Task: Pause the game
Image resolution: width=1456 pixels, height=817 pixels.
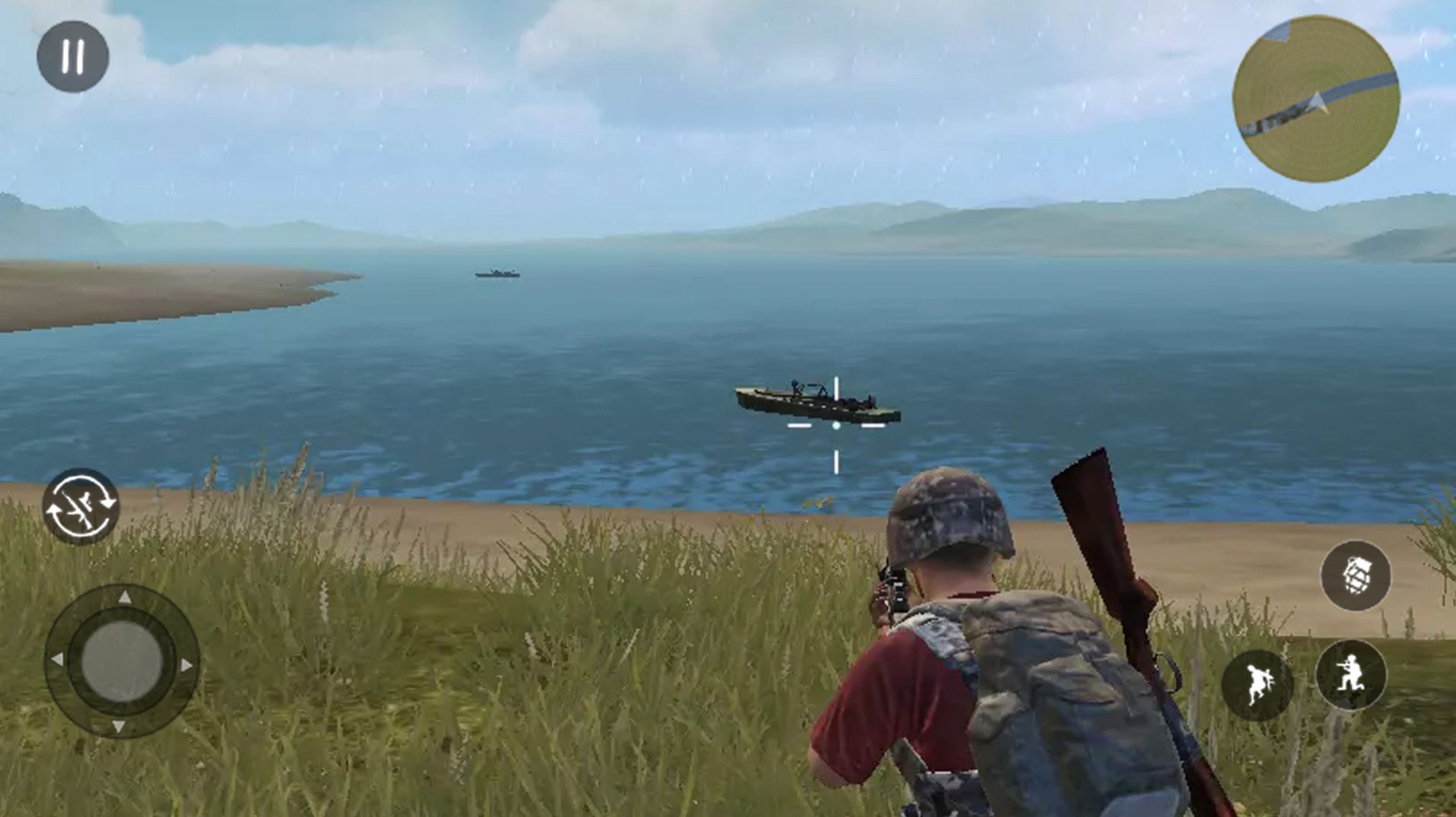Action: pyautogui.click(x=73, y=57)
